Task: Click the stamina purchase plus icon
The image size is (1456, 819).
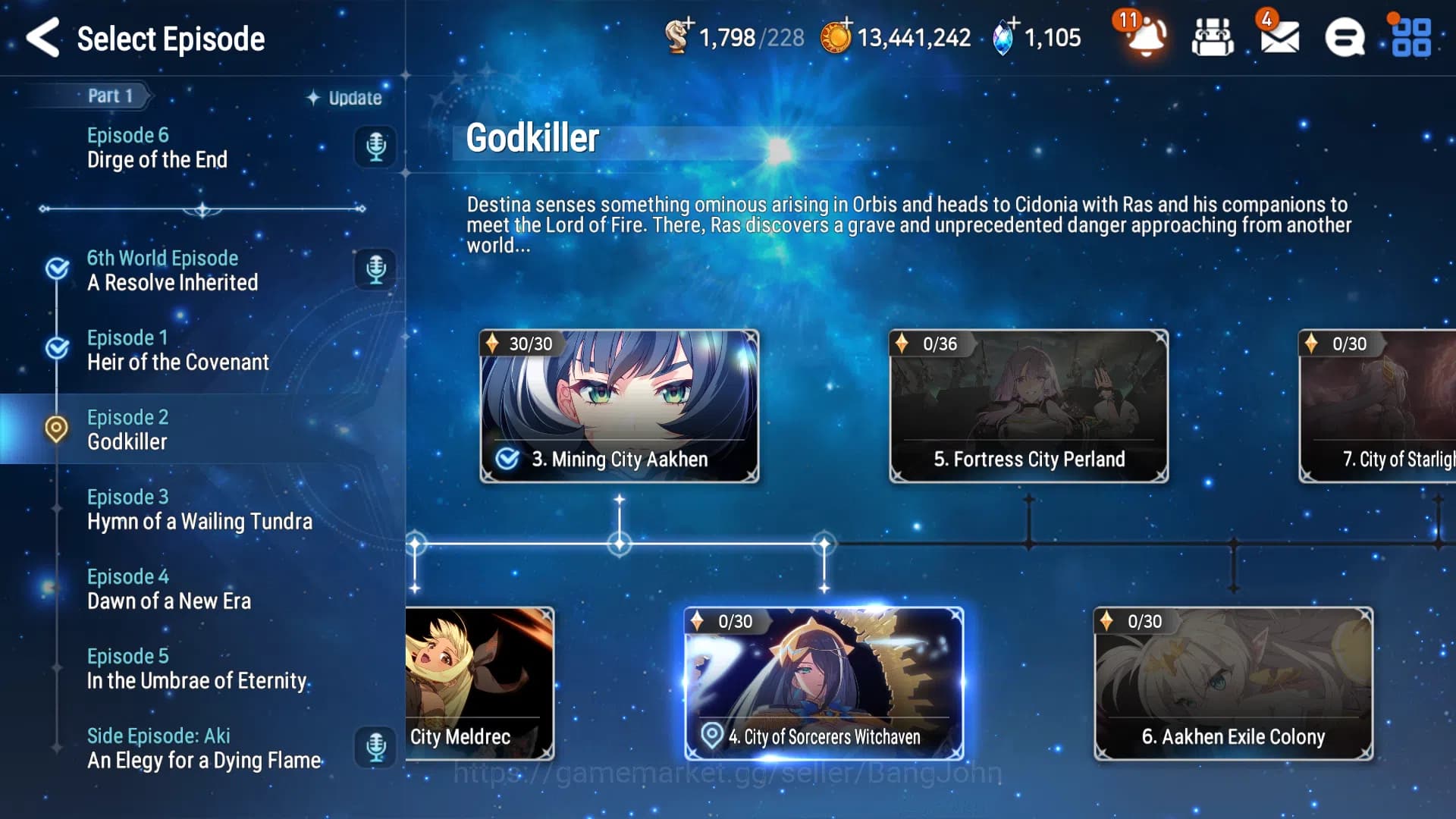Action: coord(691,23)
